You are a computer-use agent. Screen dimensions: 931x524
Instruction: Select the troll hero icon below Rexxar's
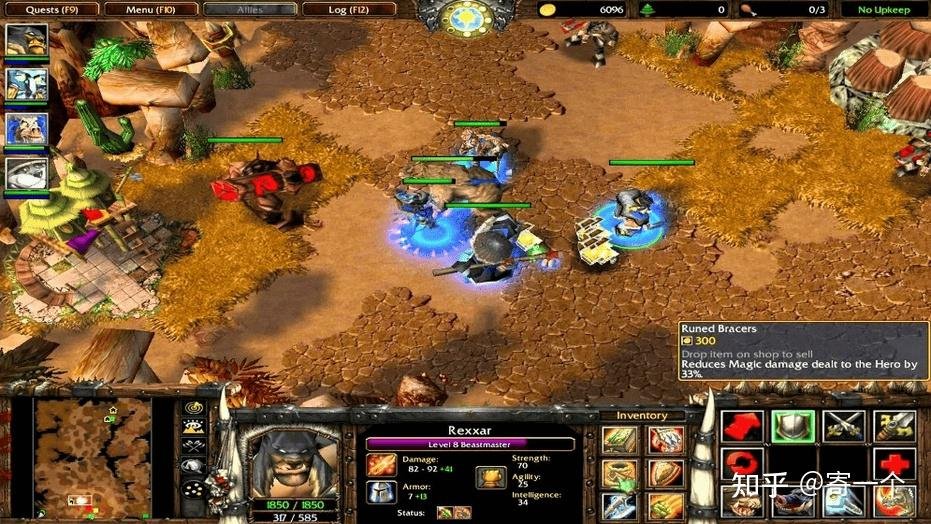click(25, 84)
